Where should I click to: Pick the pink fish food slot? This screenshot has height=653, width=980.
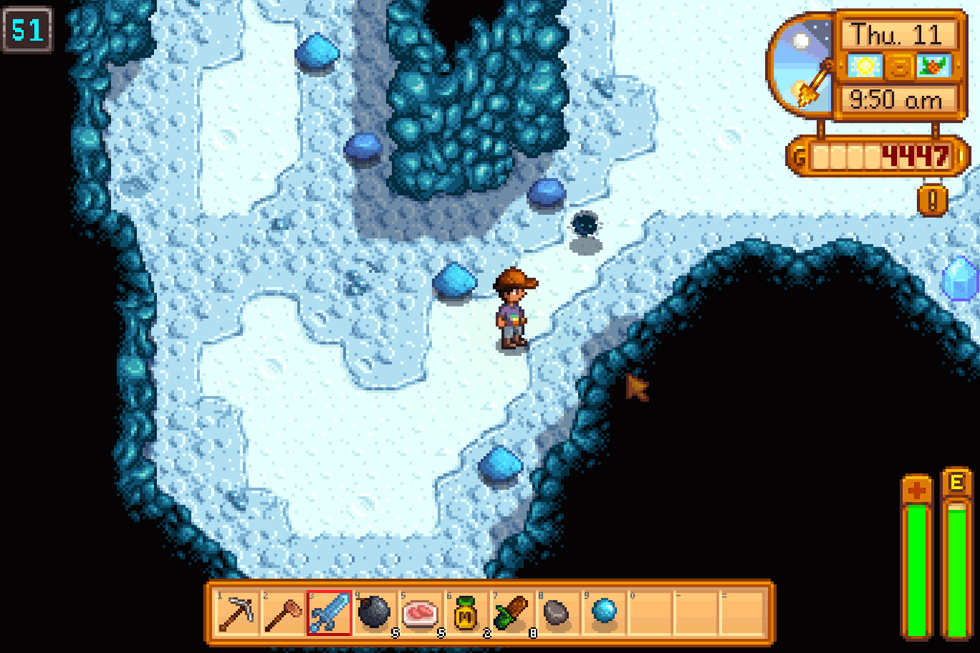pyautogui.click(x=421, y=612)
